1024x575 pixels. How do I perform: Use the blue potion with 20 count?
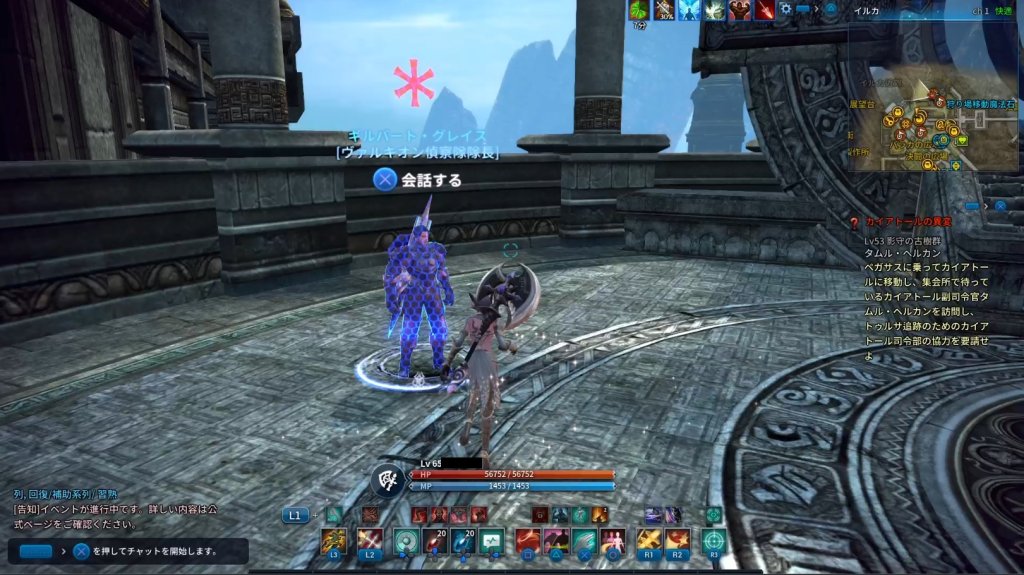pyautogui.click(x=462, y=541)
